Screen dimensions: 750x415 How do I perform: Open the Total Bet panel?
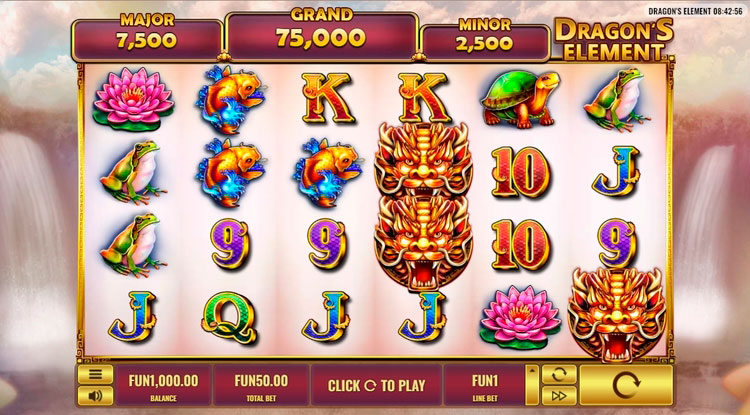261,385
